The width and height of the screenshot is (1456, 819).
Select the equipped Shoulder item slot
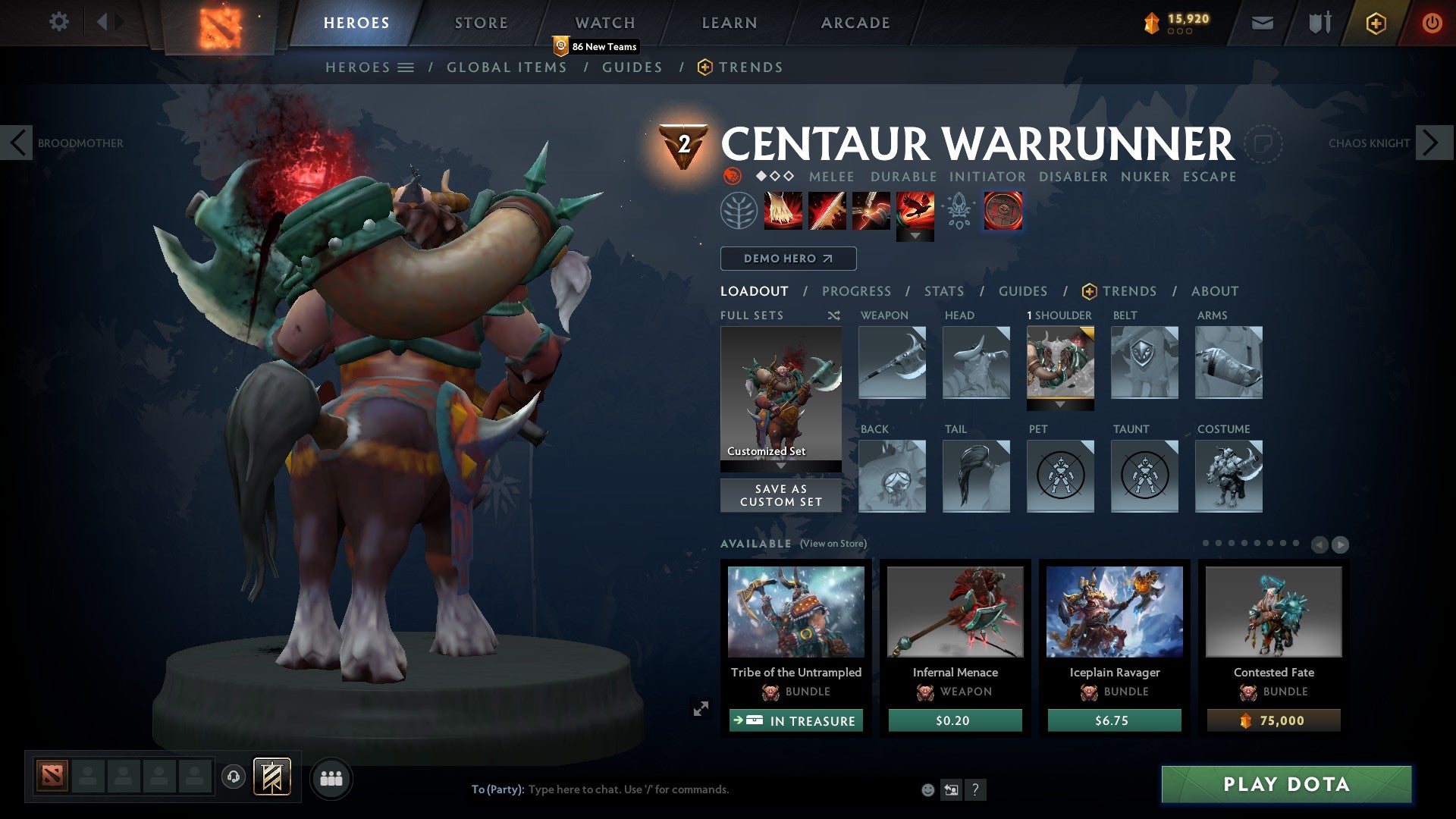point(1060,363)
